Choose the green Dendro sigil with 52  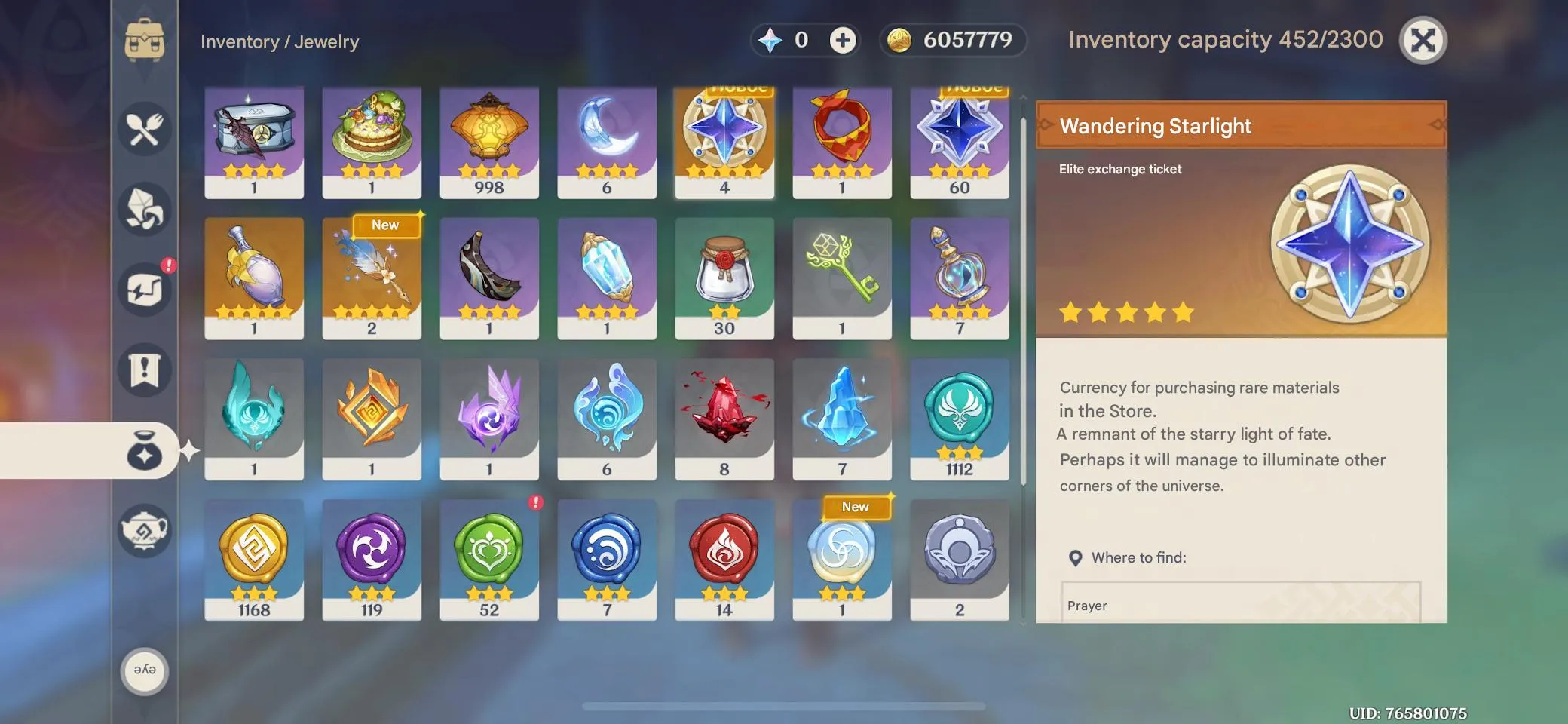(x=489, y=559)
